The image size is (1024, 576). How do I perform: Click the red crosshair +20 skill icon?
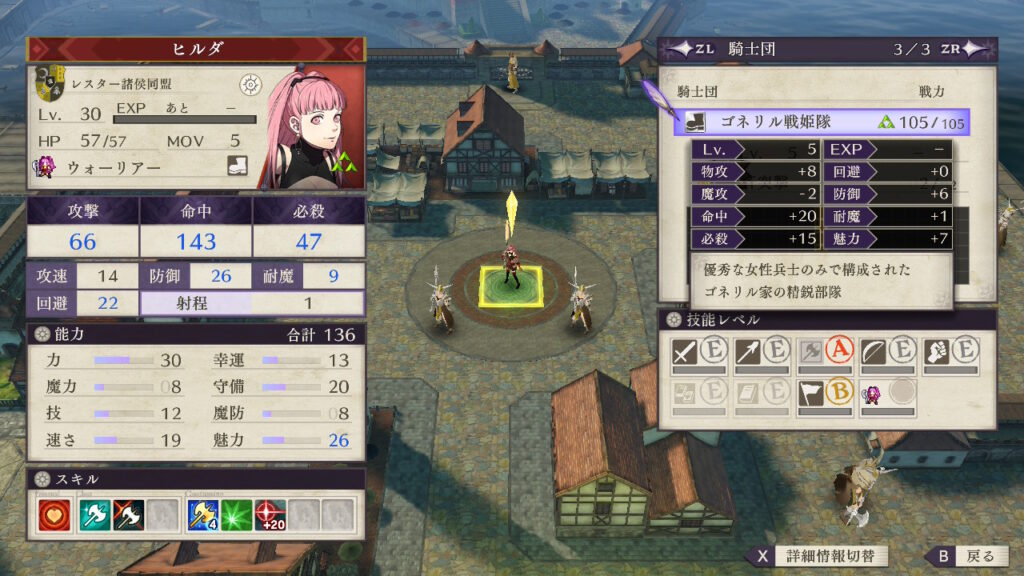[271, 515]
